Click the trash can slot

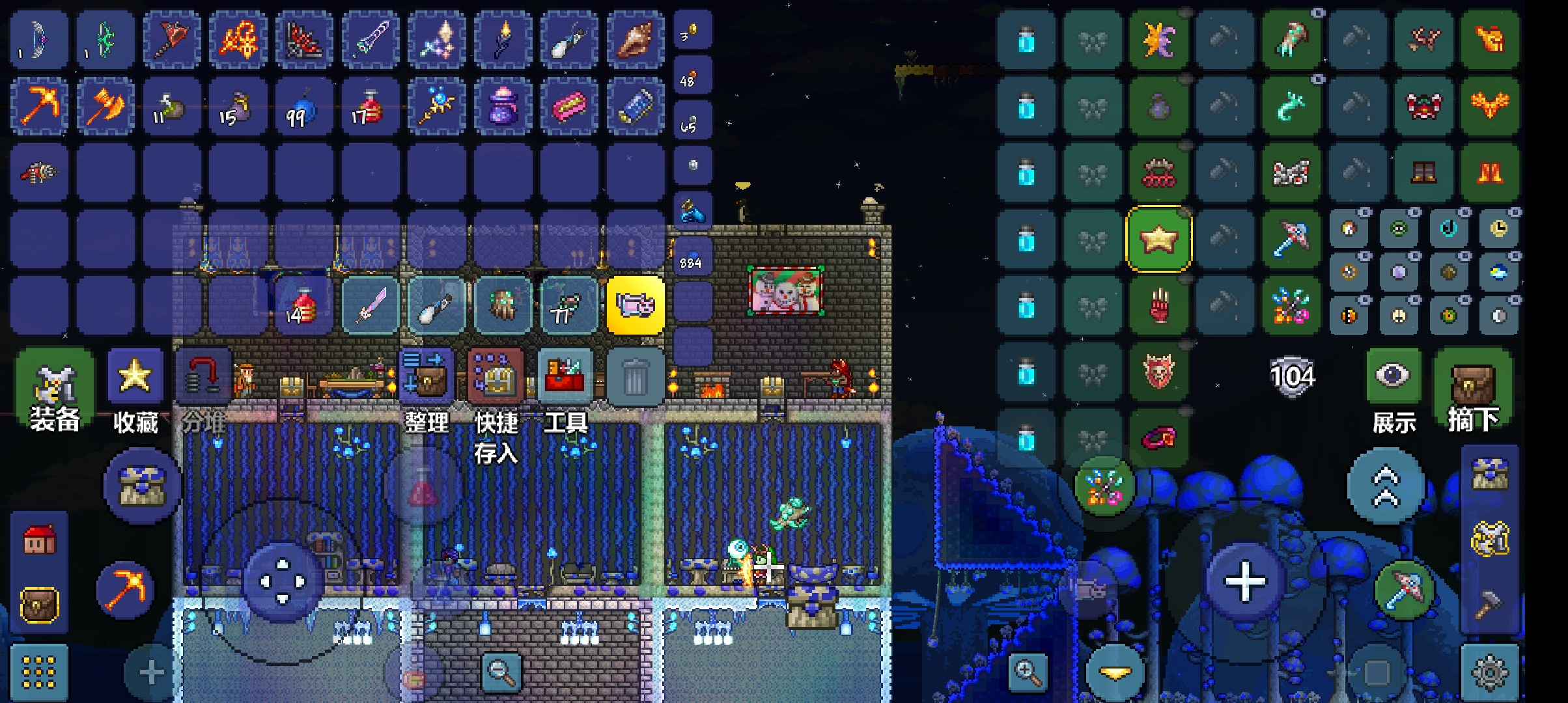point(634,378)
